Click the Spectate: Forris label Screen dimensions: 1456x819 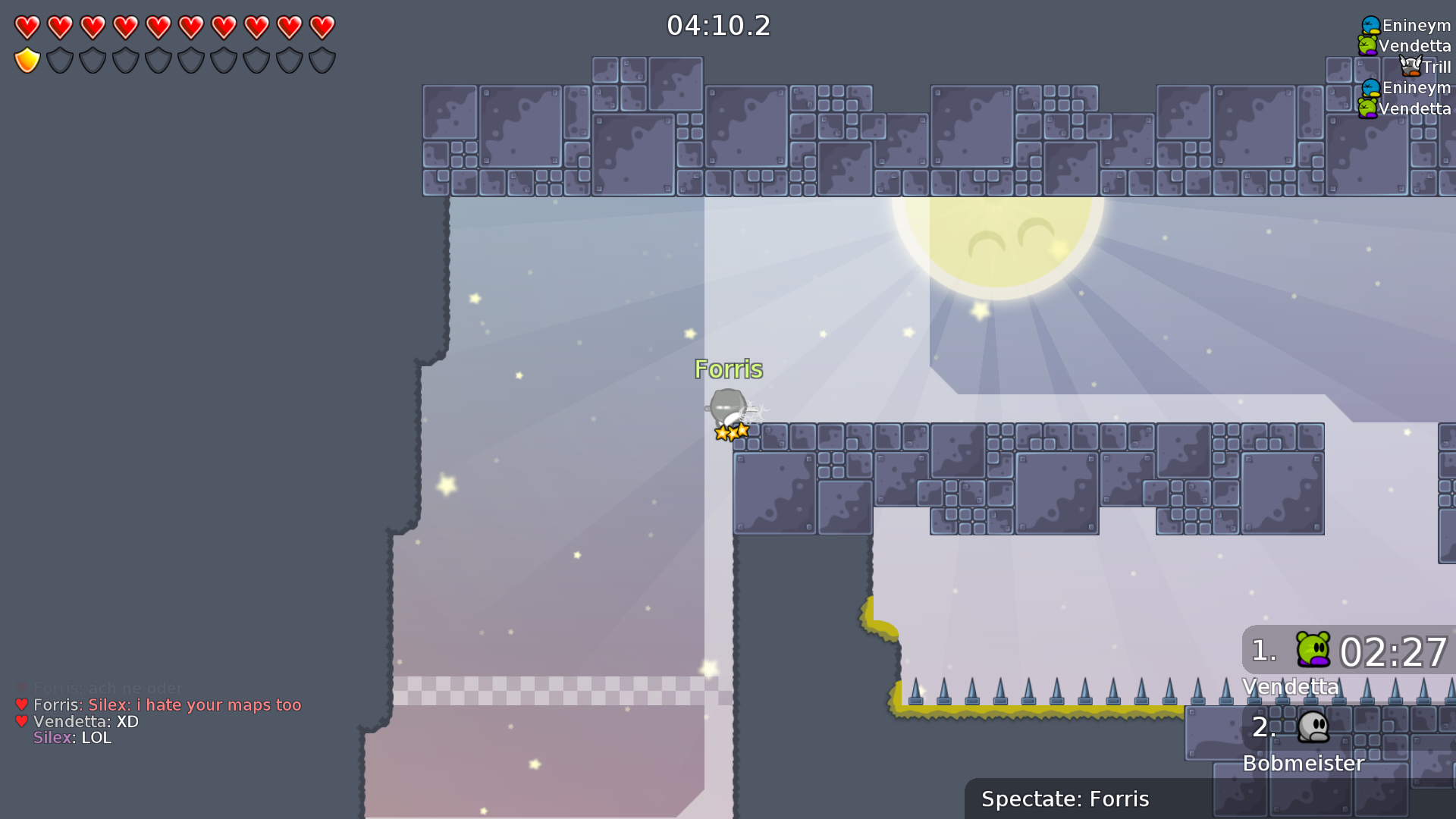coord(1065,799)
